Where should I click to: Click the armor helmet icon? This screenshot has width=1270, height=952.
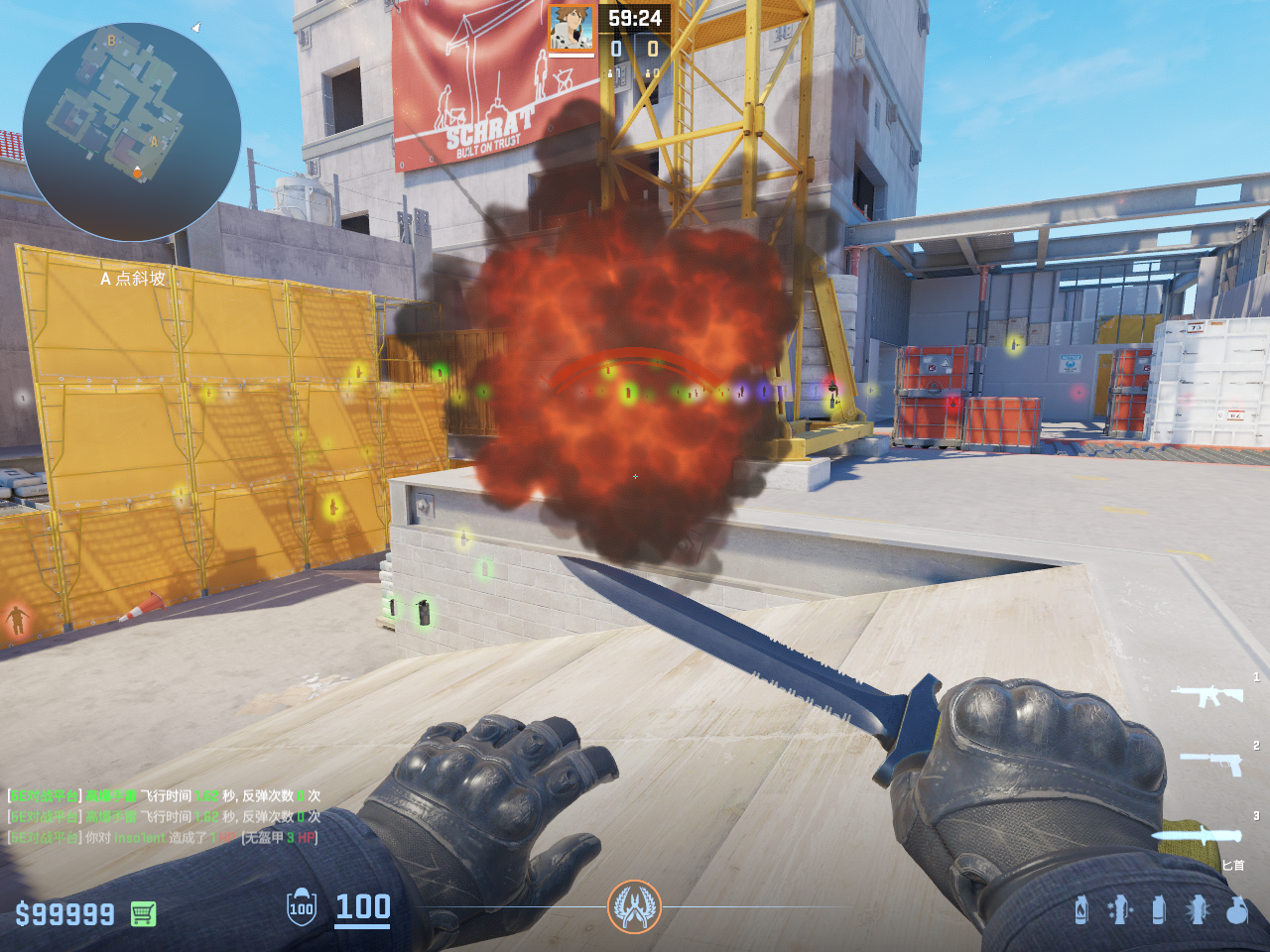point(302,906)
